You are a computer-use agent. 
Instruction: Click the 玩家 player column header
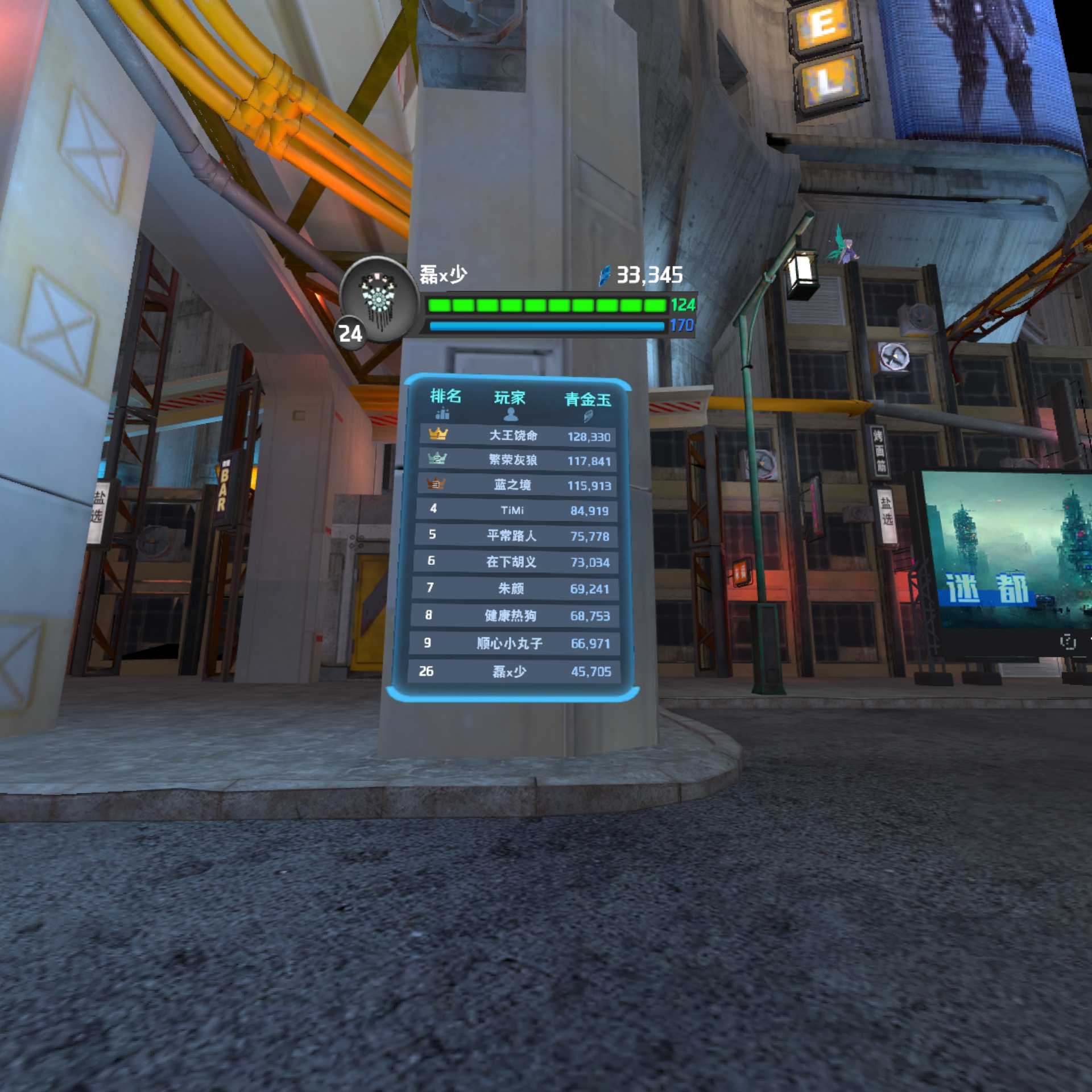(x=510, y=404)
